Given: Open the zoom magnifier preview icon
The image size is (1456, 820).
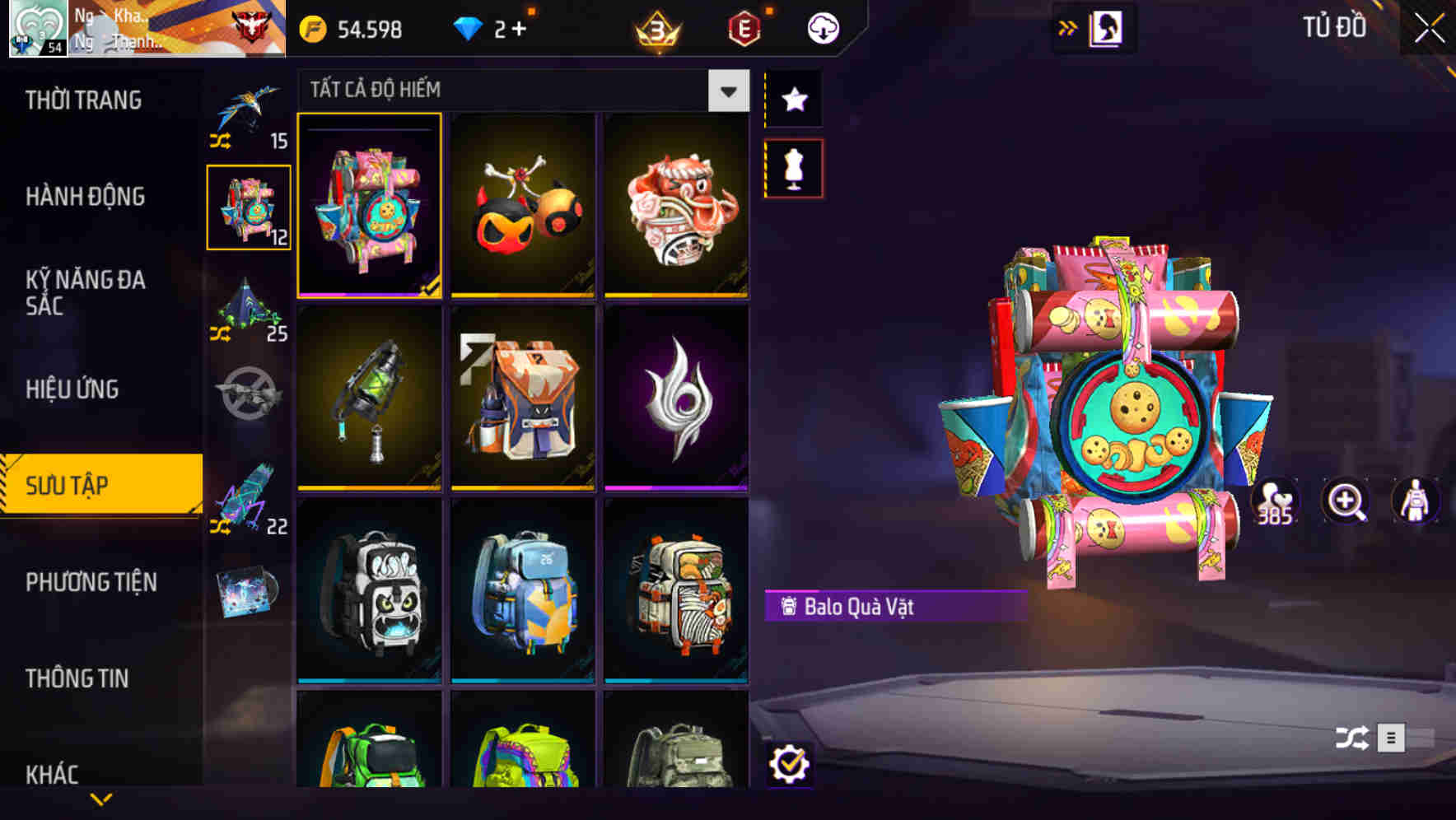Looking at the screenshot, I should click(x=1346, y=502).
